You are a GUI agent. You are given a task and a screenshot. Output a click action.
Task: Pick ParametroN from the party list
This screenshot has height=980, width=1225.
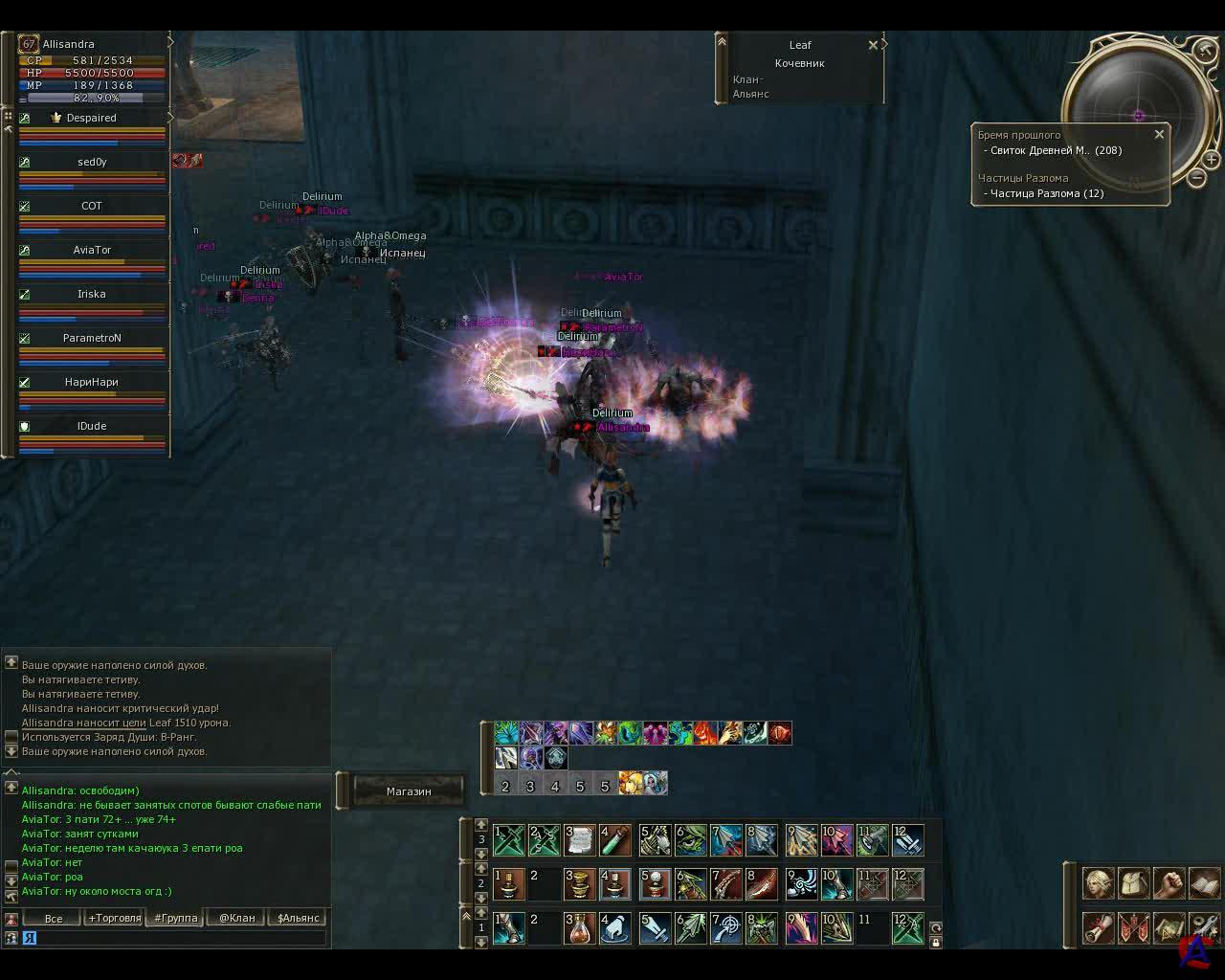coord(92,338)
